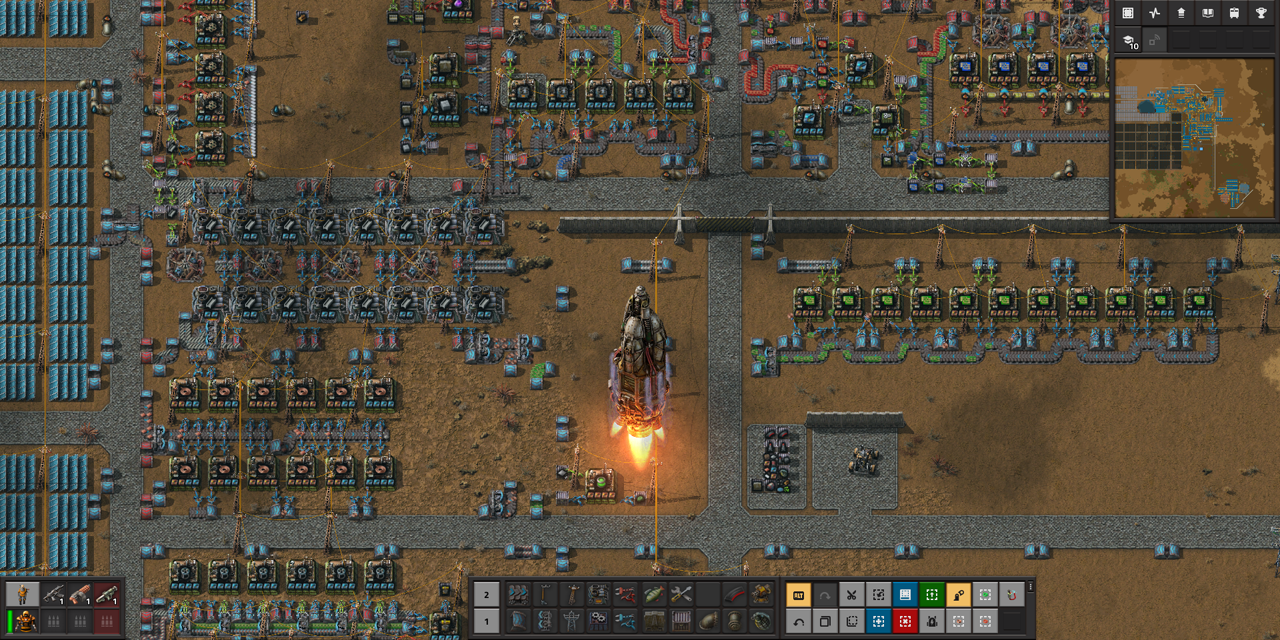
Task: Select the red deconstruction planner
Action: [905, 621]
